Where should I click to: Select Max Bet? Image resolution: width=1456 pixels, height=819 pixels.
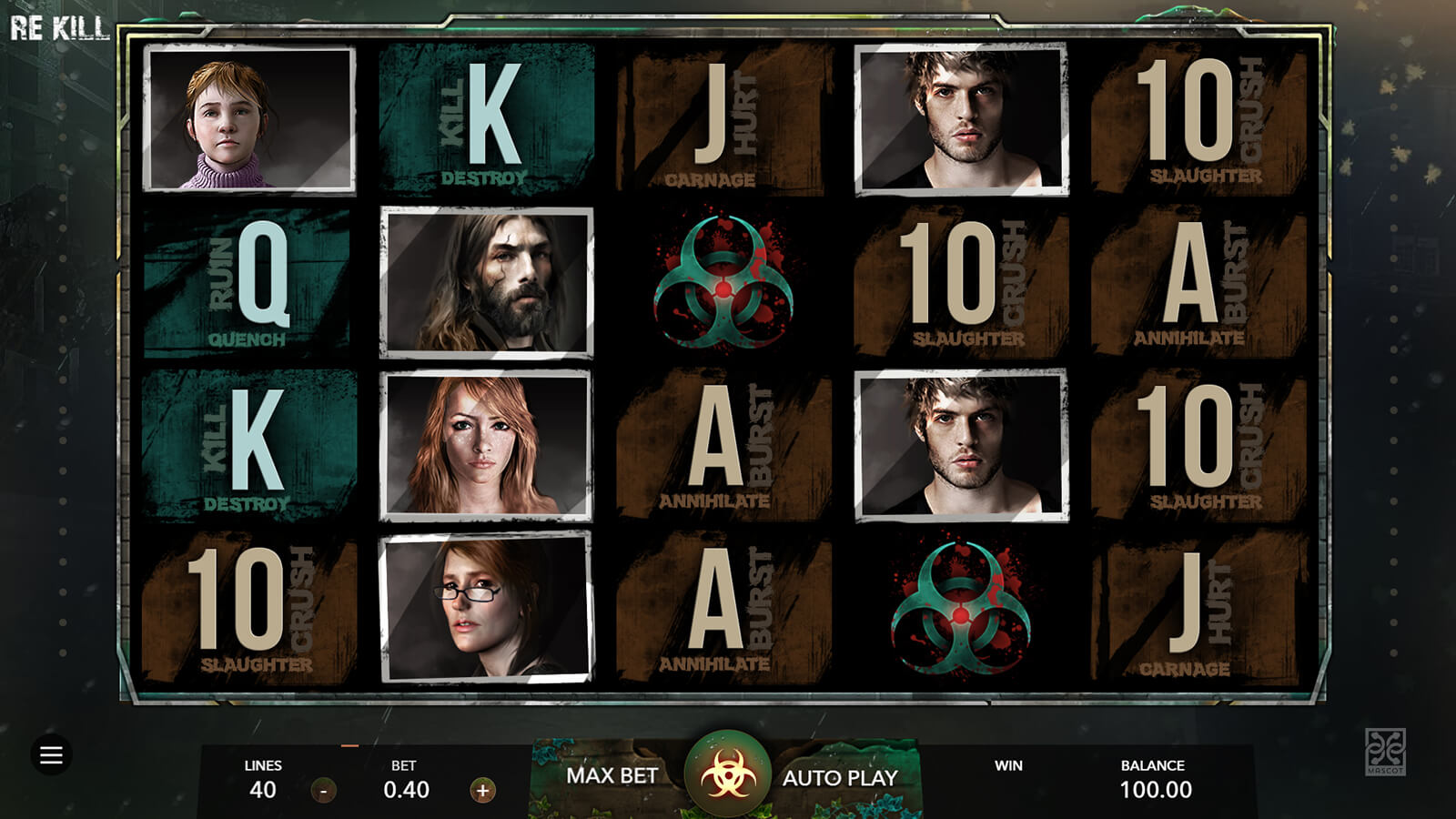(x=612, y=776)
